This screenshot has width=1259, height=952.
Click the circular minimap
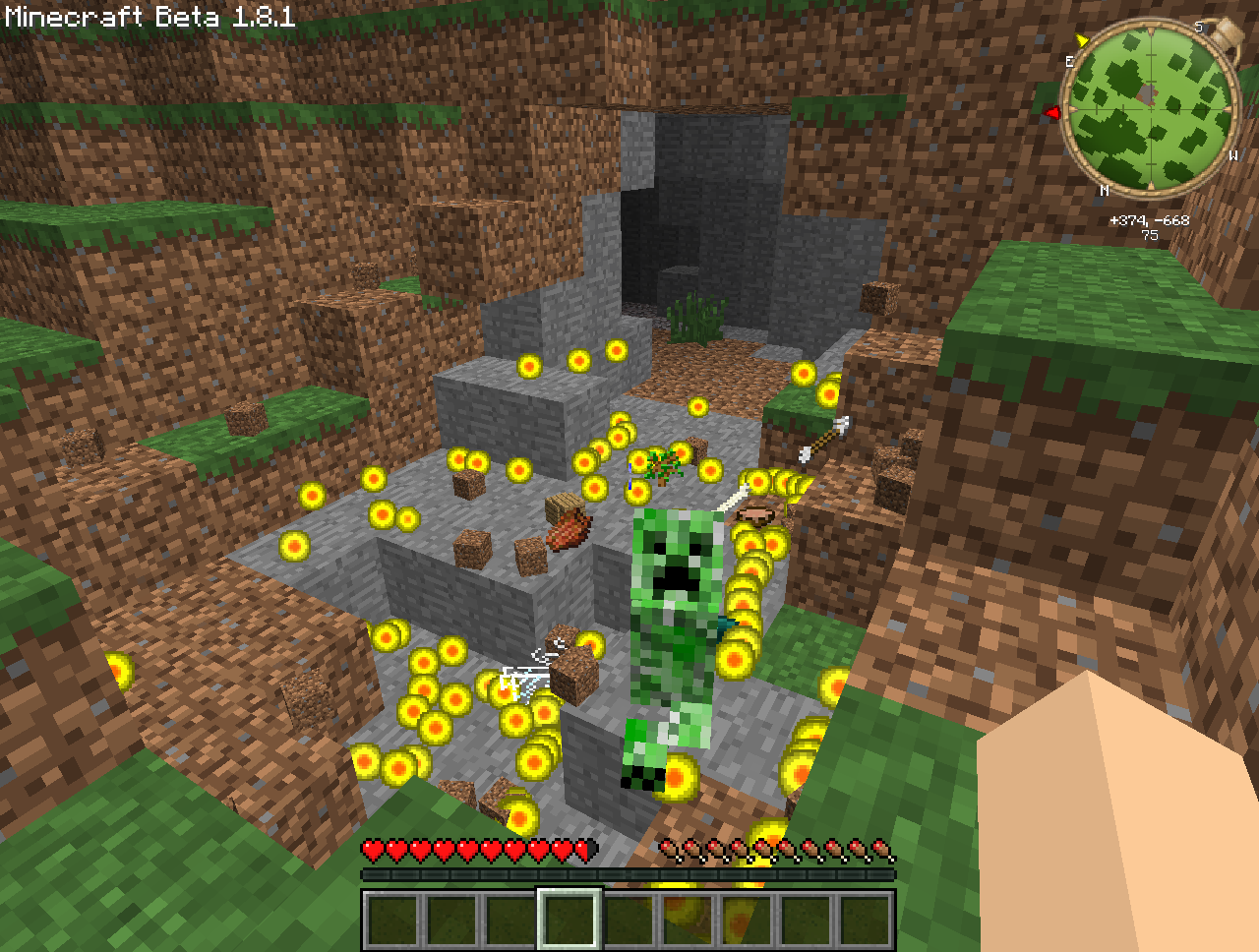(x=1150, y=106)
